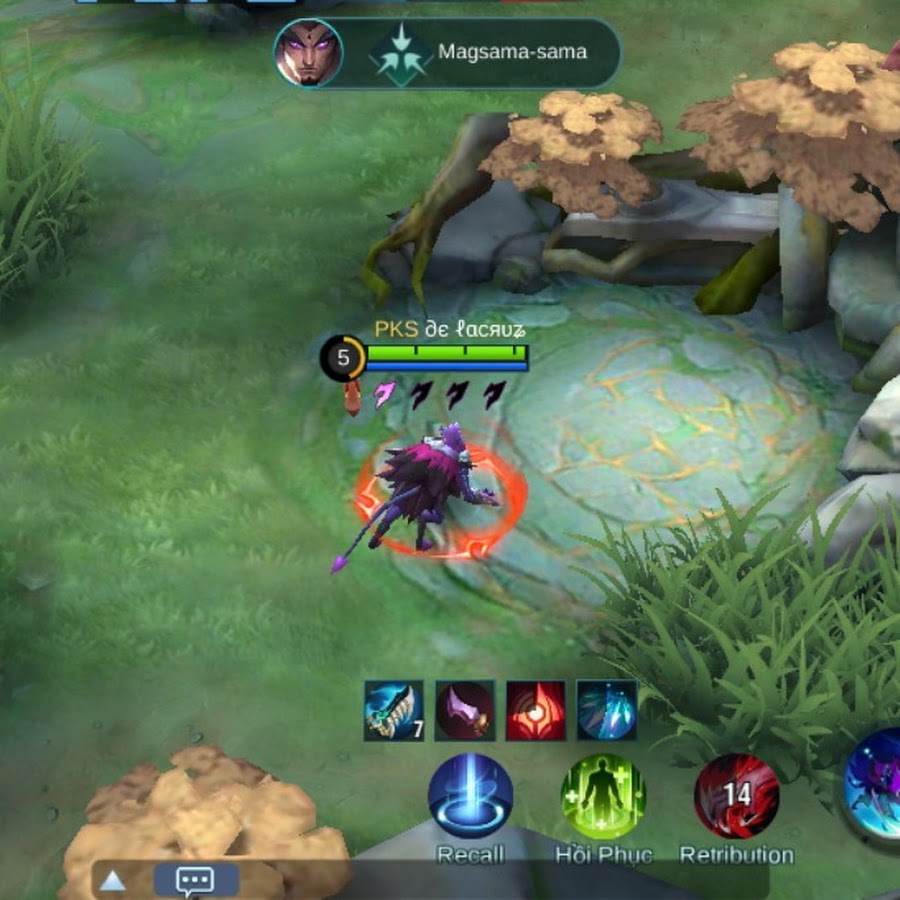Expand the chat panel with the arrow

coord(113,881)
